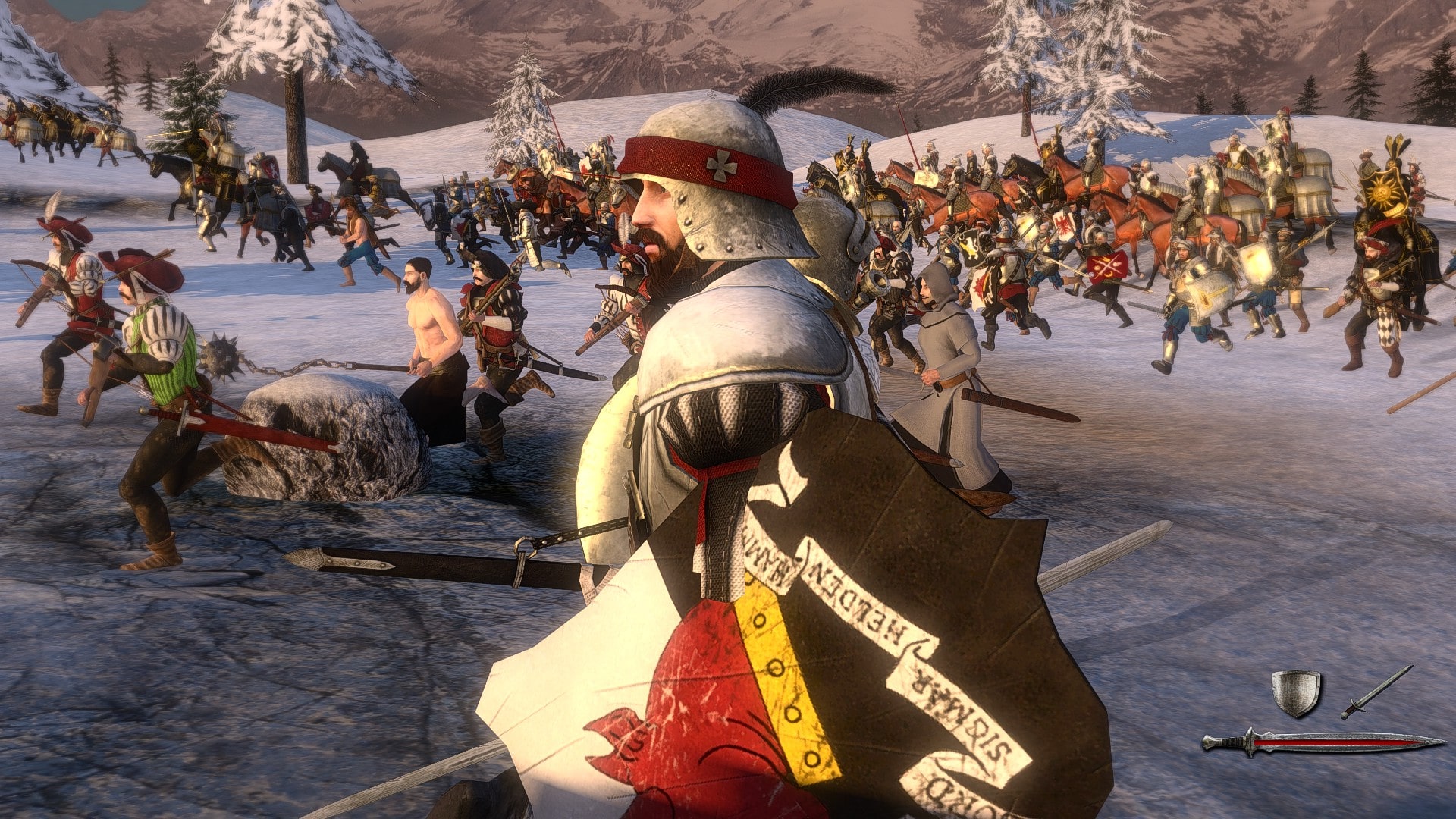This screenshot has width=1456, height=819.
Task: Click the small grey sword icon
Action: coord(1376,692)
